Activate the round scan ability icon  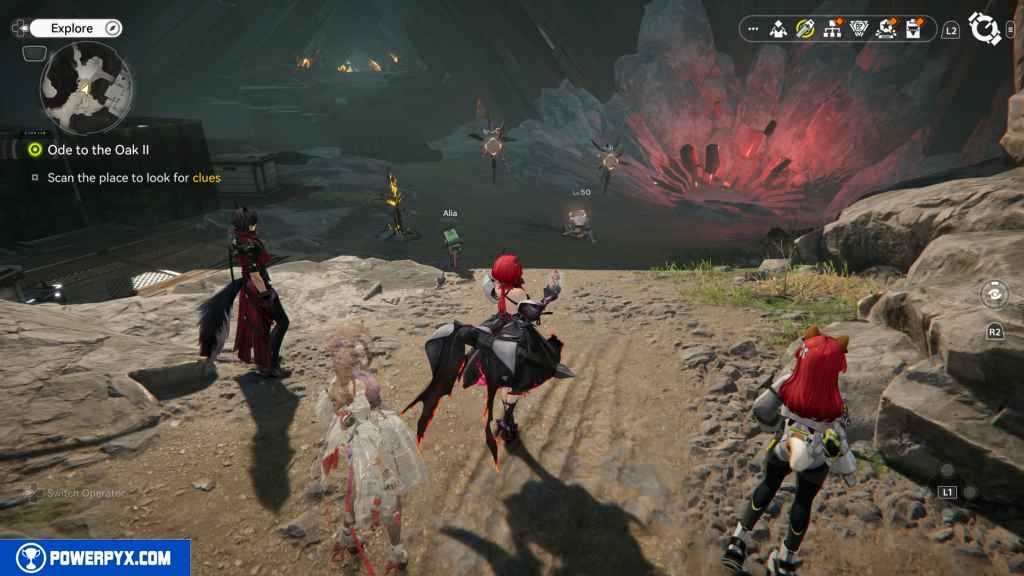(995, 295)
